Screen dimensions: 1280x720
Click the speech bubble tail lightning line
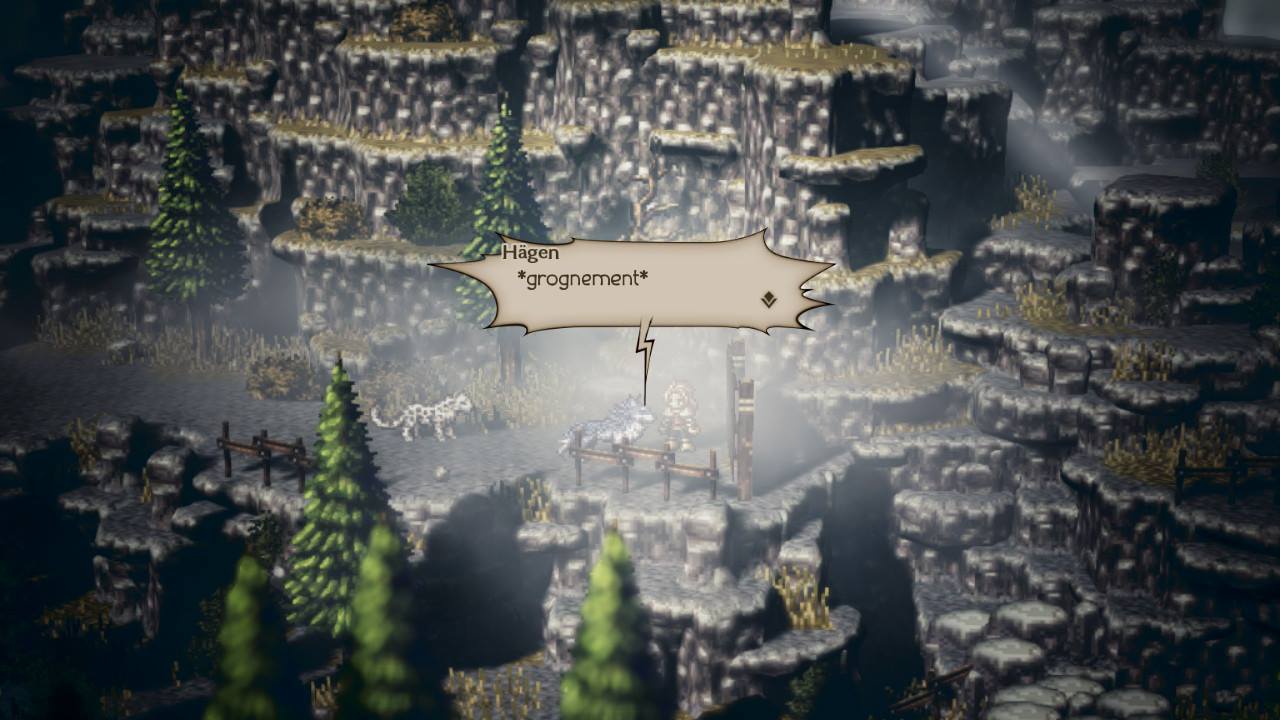645,345
